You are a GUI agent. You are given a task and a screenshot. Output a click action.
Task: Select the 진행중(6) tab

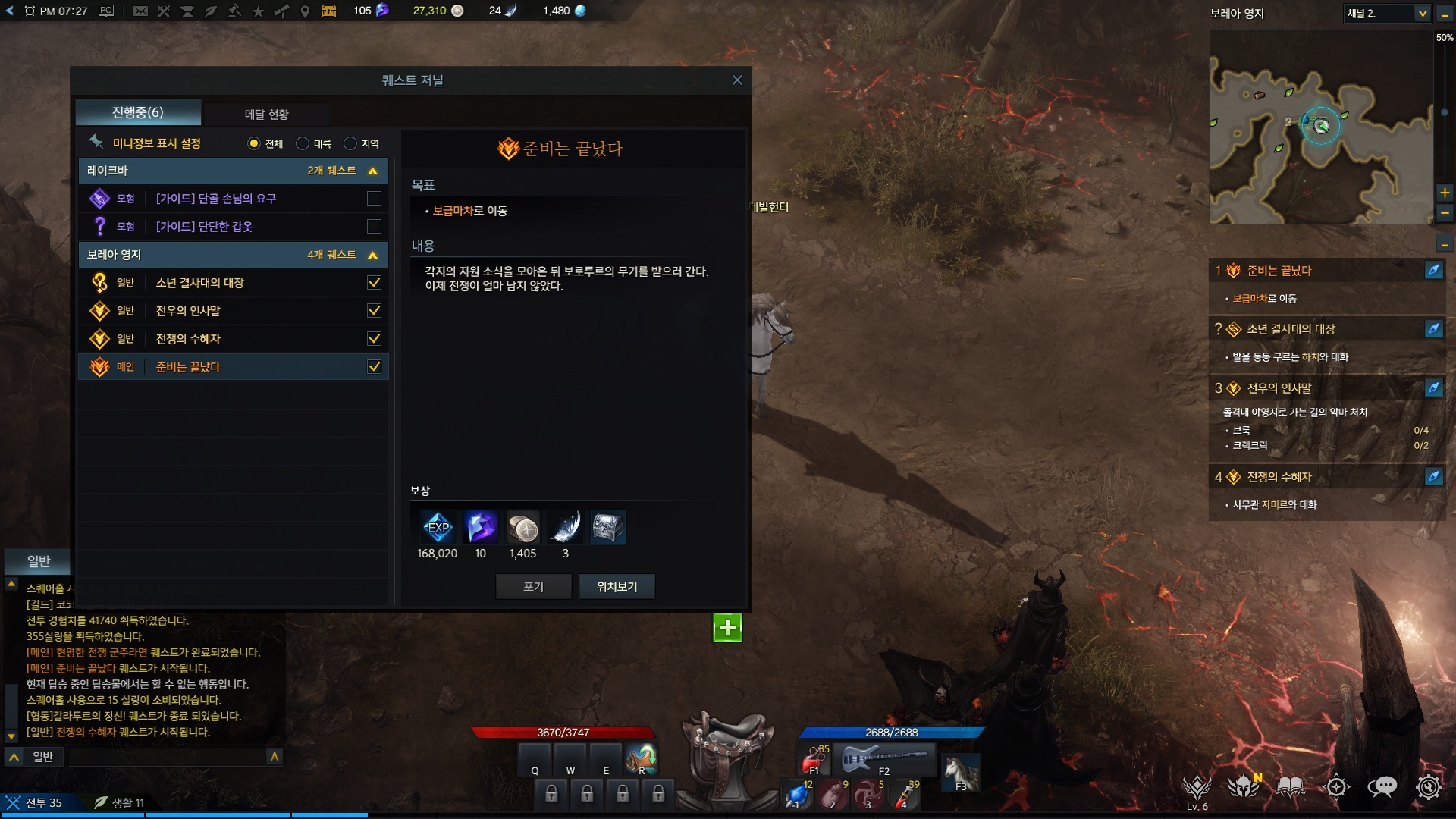[x=138, y=113]
